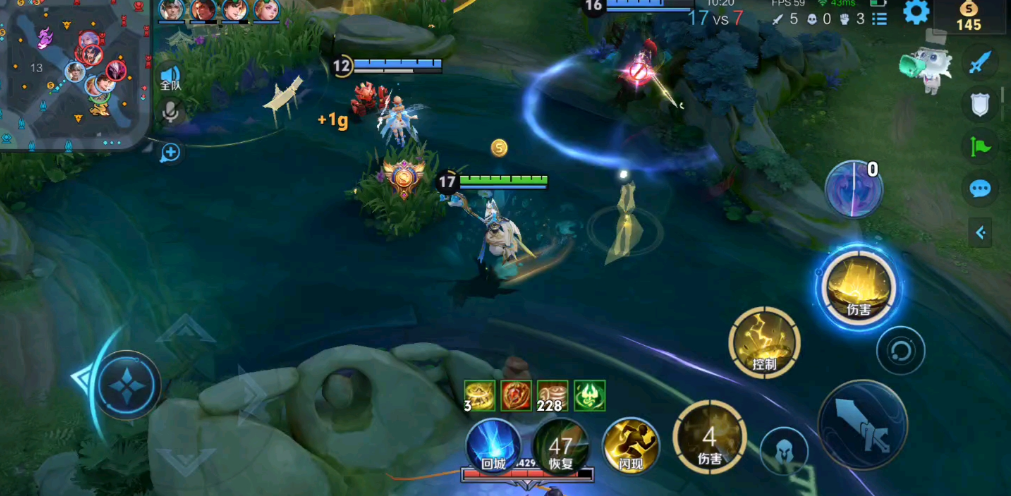This screenshot has height=496, width=1011.
Task: Tap the circular arrows button
Action: (x=900, y=351)
